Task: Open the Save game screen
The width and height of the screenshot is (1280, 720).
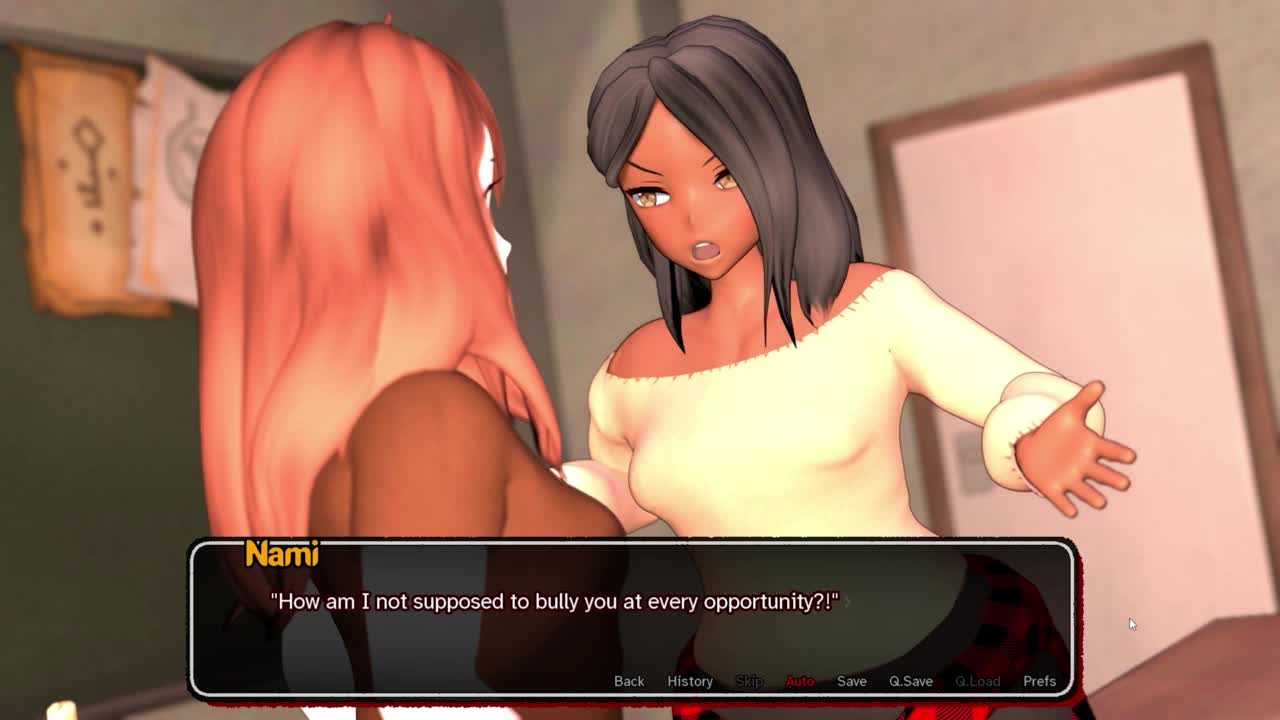Action: (x=852, y=681)
